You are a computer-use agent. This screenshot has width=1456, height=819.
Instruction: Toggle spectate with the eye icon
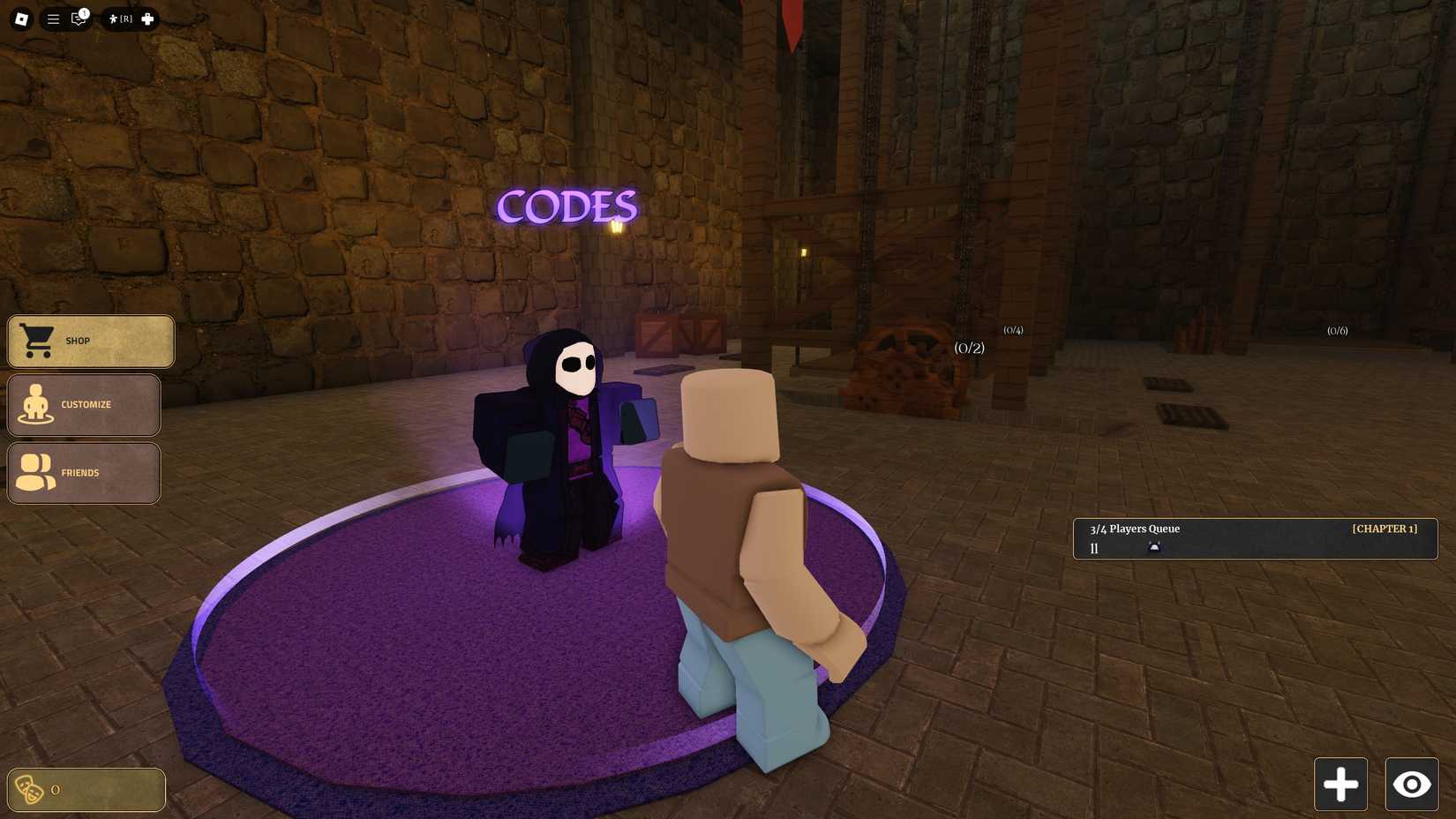1412,784
